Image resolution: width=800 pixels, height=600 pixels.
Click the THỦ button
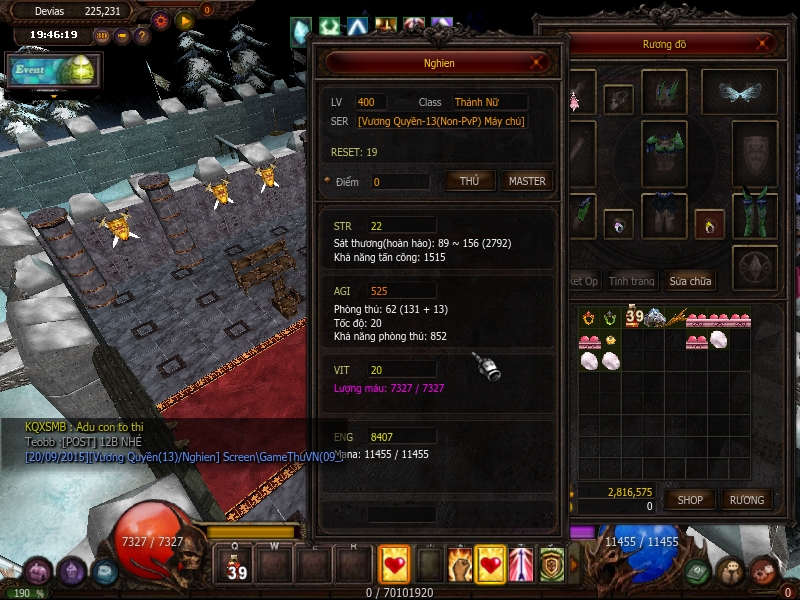click(x=470, y=181)
